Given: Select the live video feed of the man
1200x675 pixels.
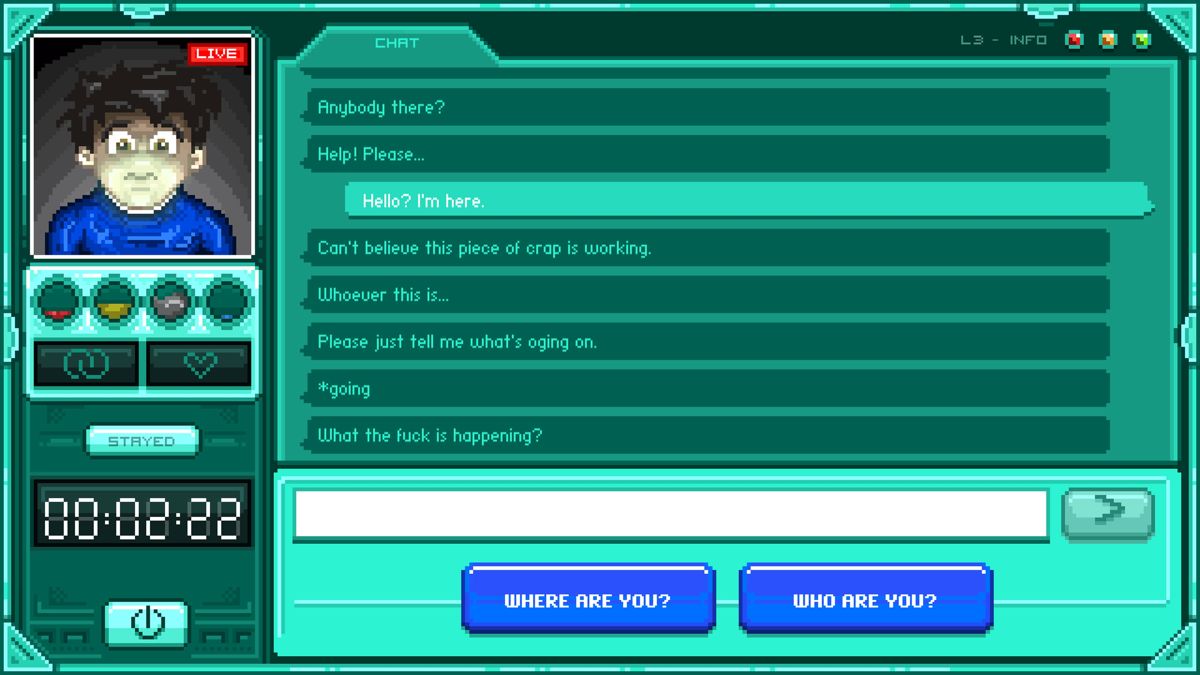Looking at the screenshot, I should [x=143, y=146].
